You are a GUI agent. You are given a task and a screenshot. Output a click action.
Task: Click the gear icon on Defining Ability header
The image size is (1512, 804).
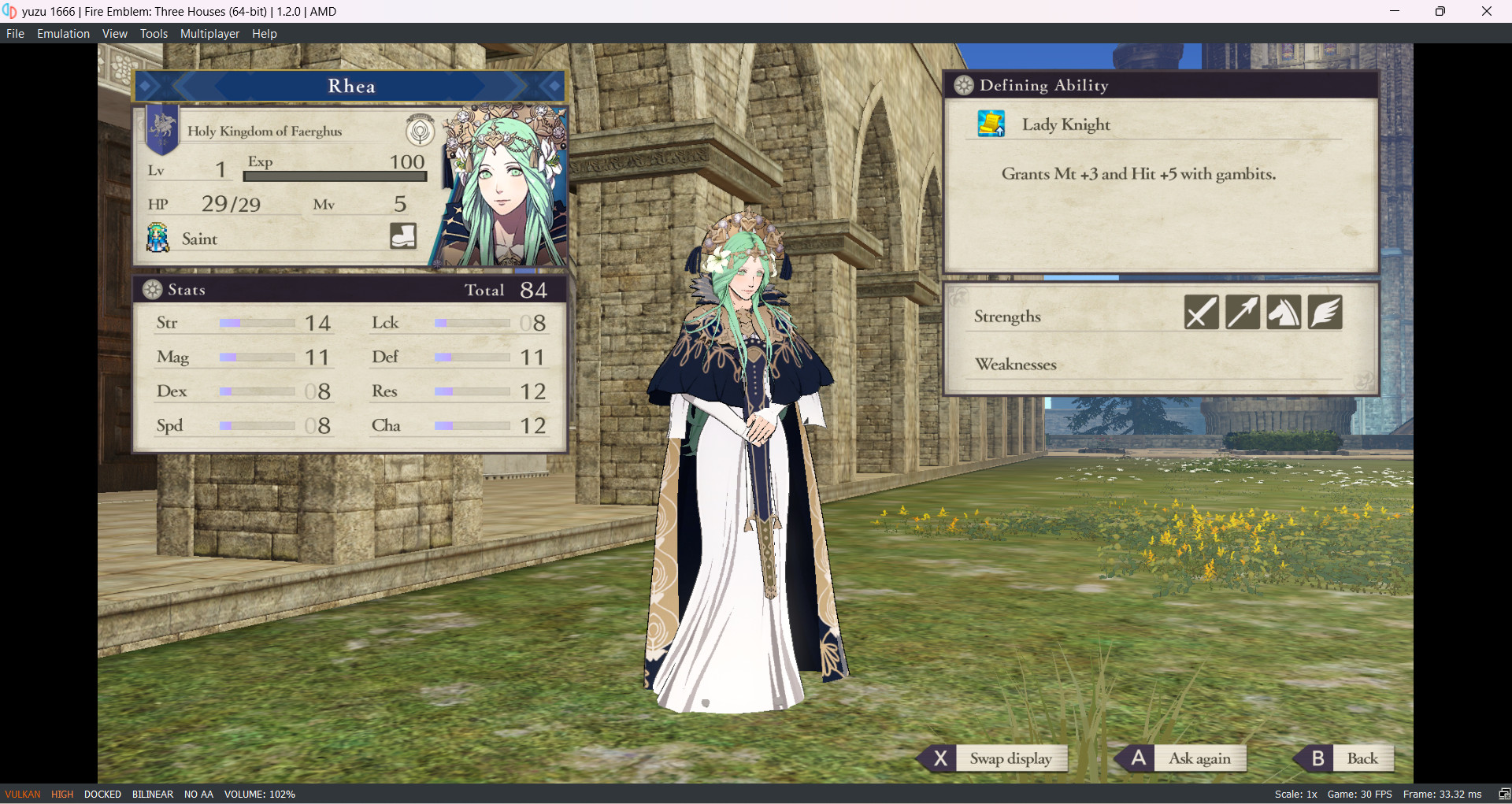tap(962, 84)
